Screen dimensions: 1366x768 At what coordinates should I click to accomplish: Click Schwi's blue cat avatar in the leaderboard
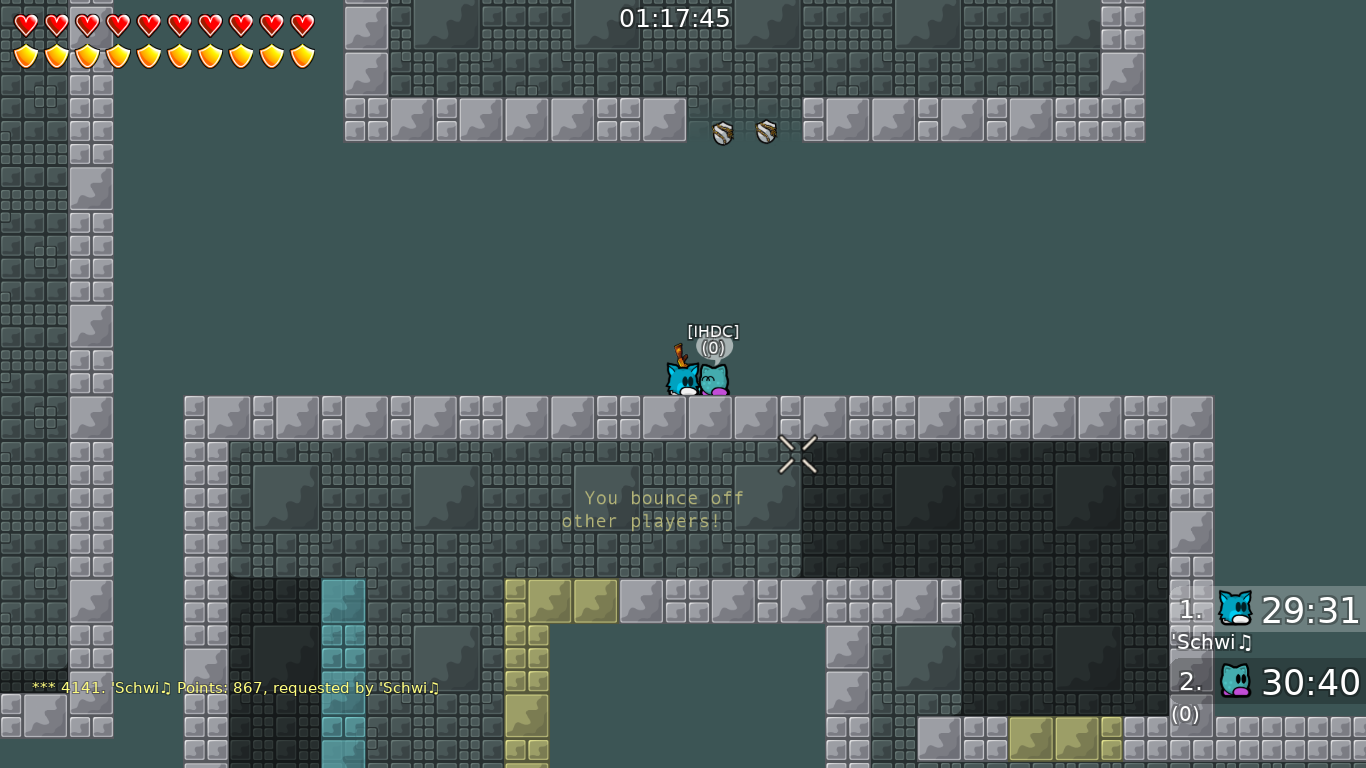tap(1235, 606)
